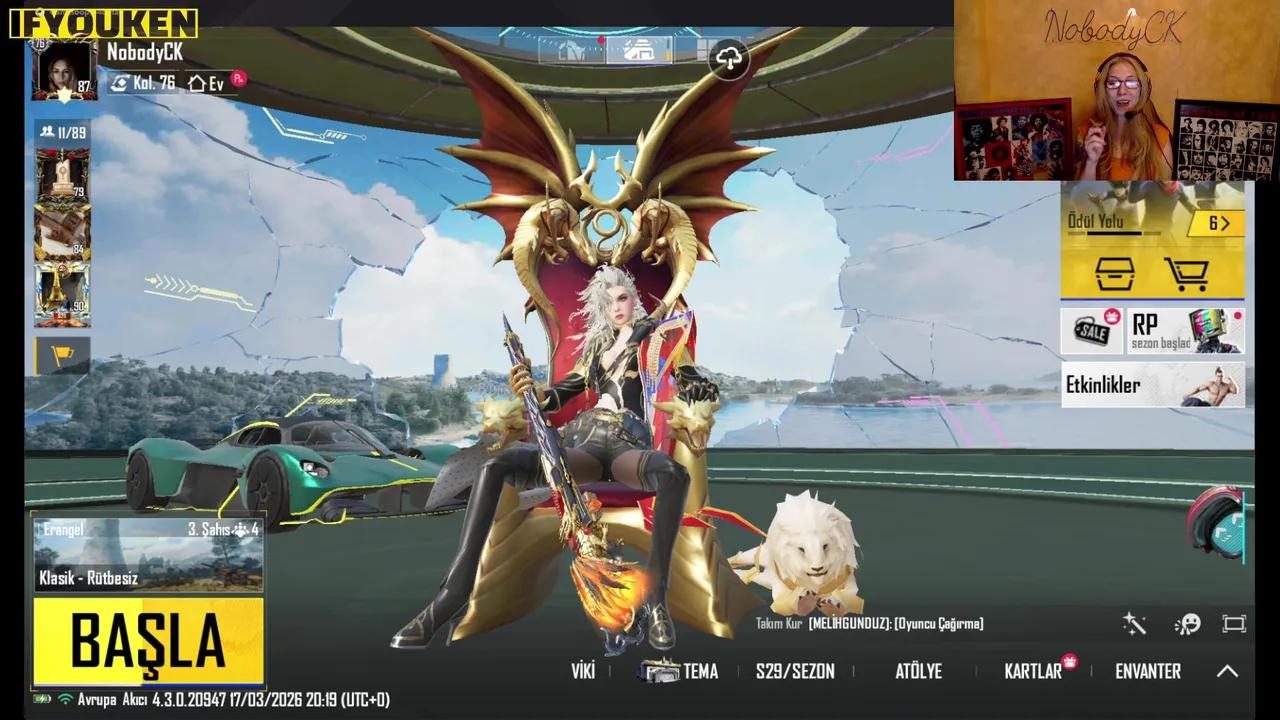Select the magic wand effects icon

[x=1134, y=623]
